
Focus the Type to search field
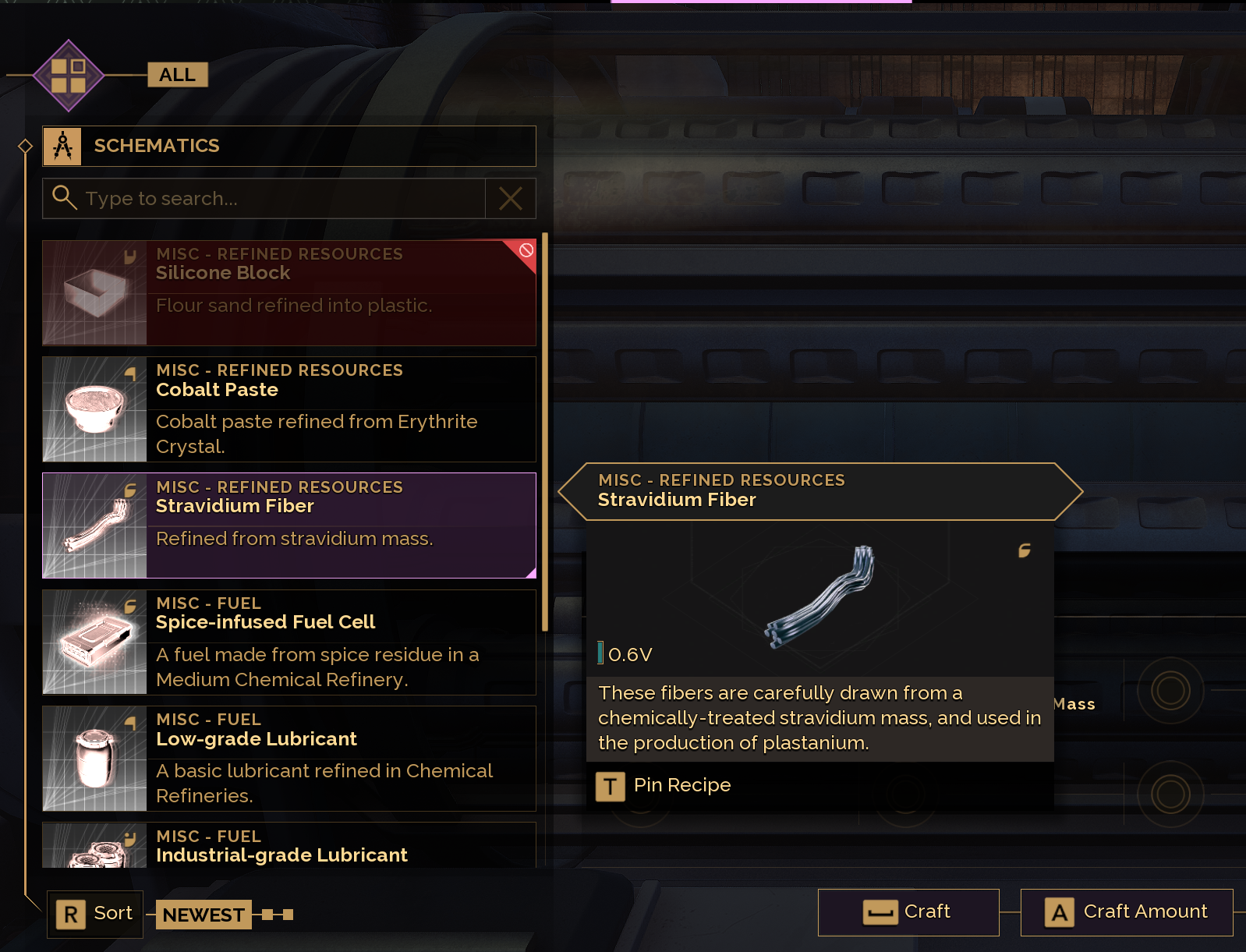265,199
